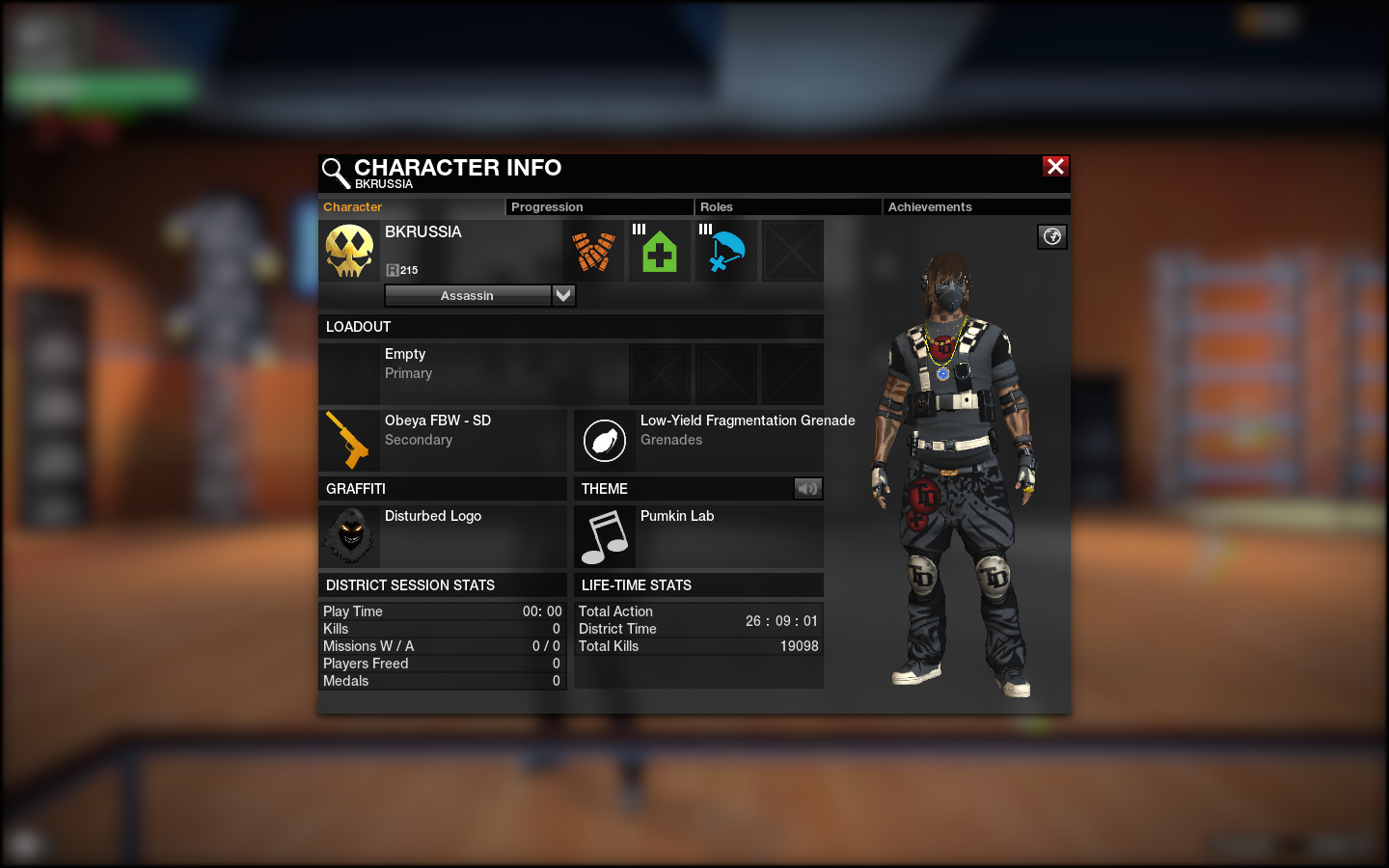1389x868 pixels.
Task: Select the Pumkin Lab theme music icon
Action: (605, 536)
